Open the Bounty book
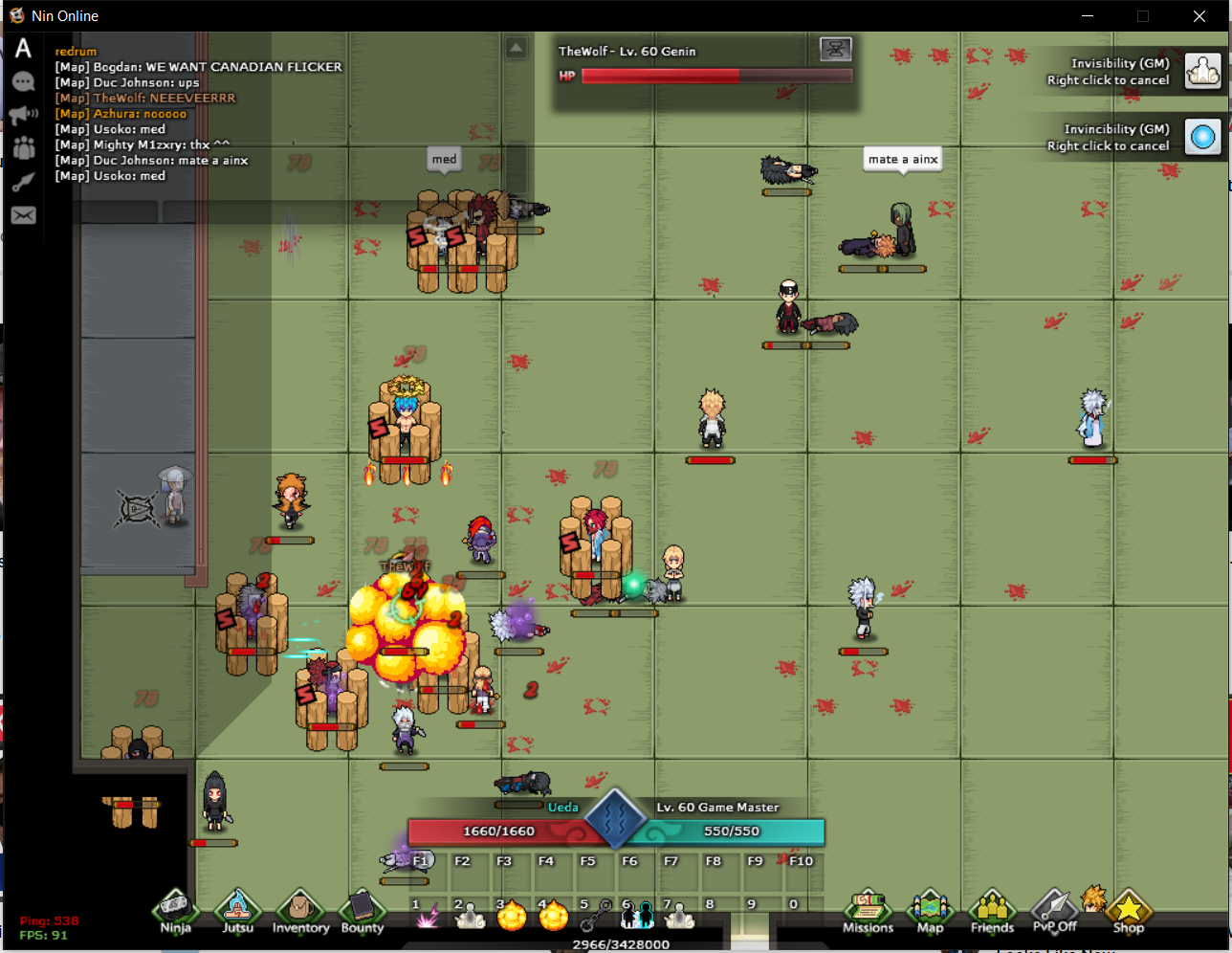Image resolution: width=1232 pixels, height=953 pixels. 362,911
